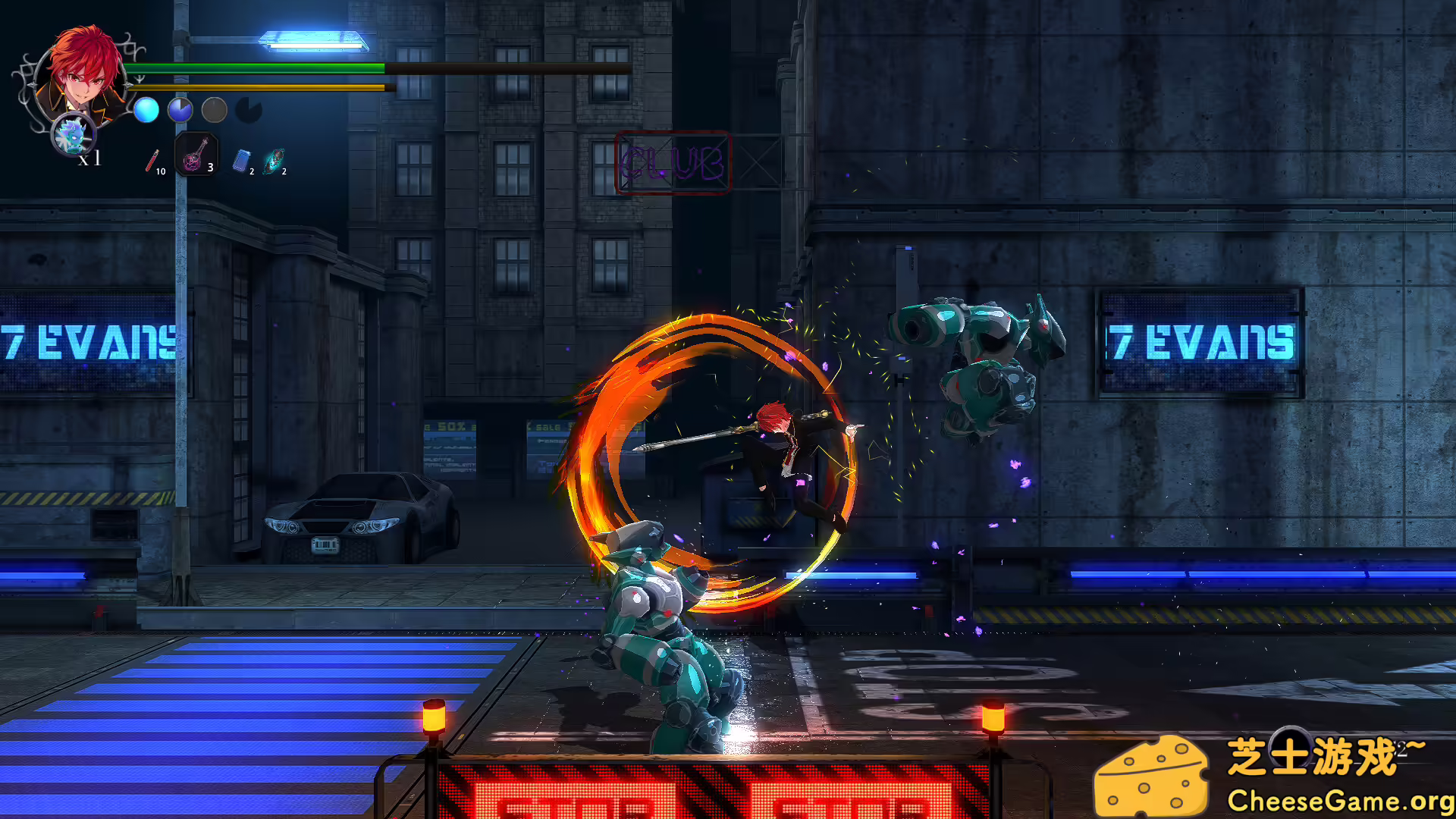Click the blue card consumable item
1456x819 pixels.
point(242,162)
